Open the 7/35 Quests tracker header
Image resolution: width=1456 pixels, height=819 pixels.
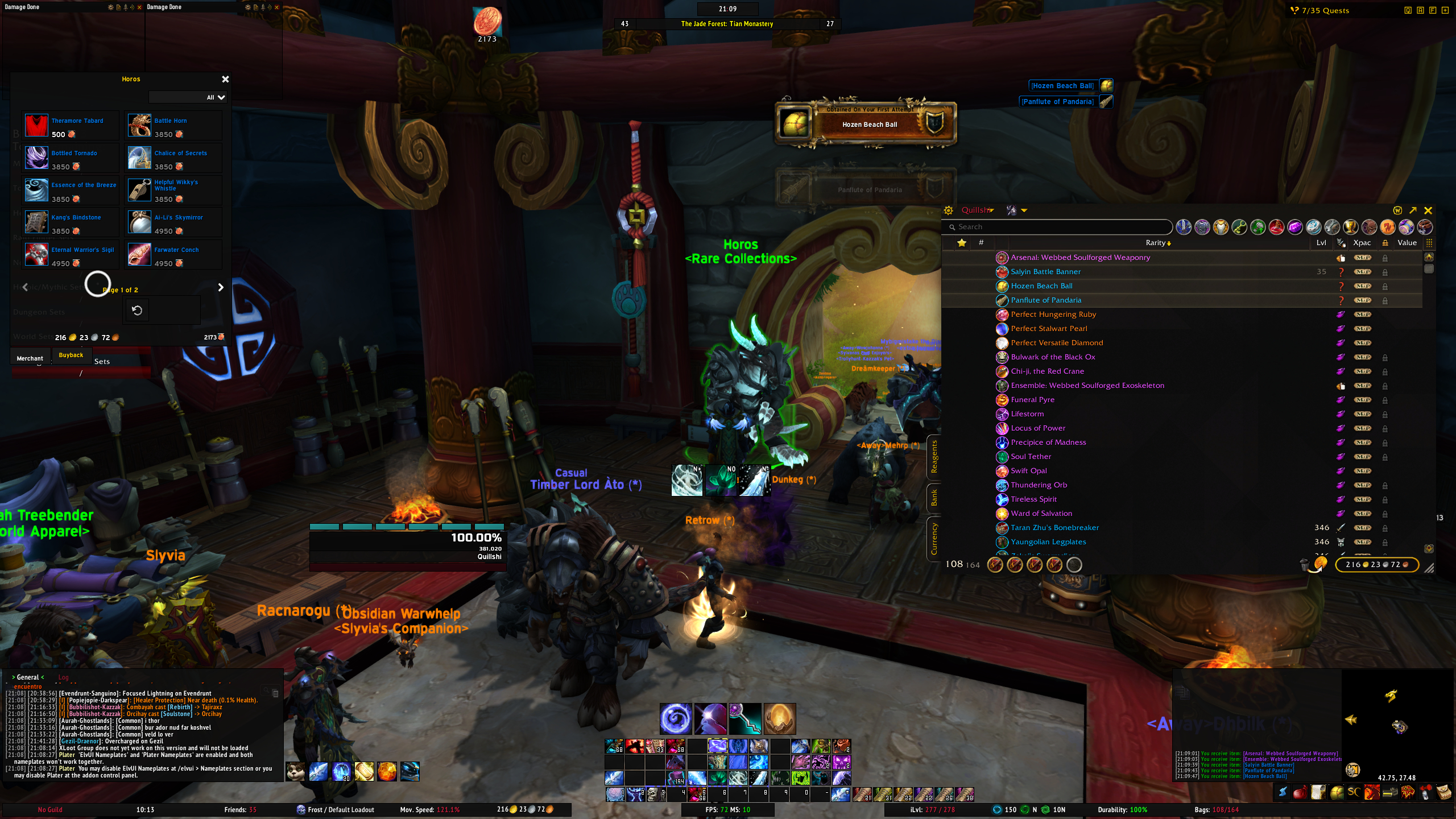(1325, 10)
